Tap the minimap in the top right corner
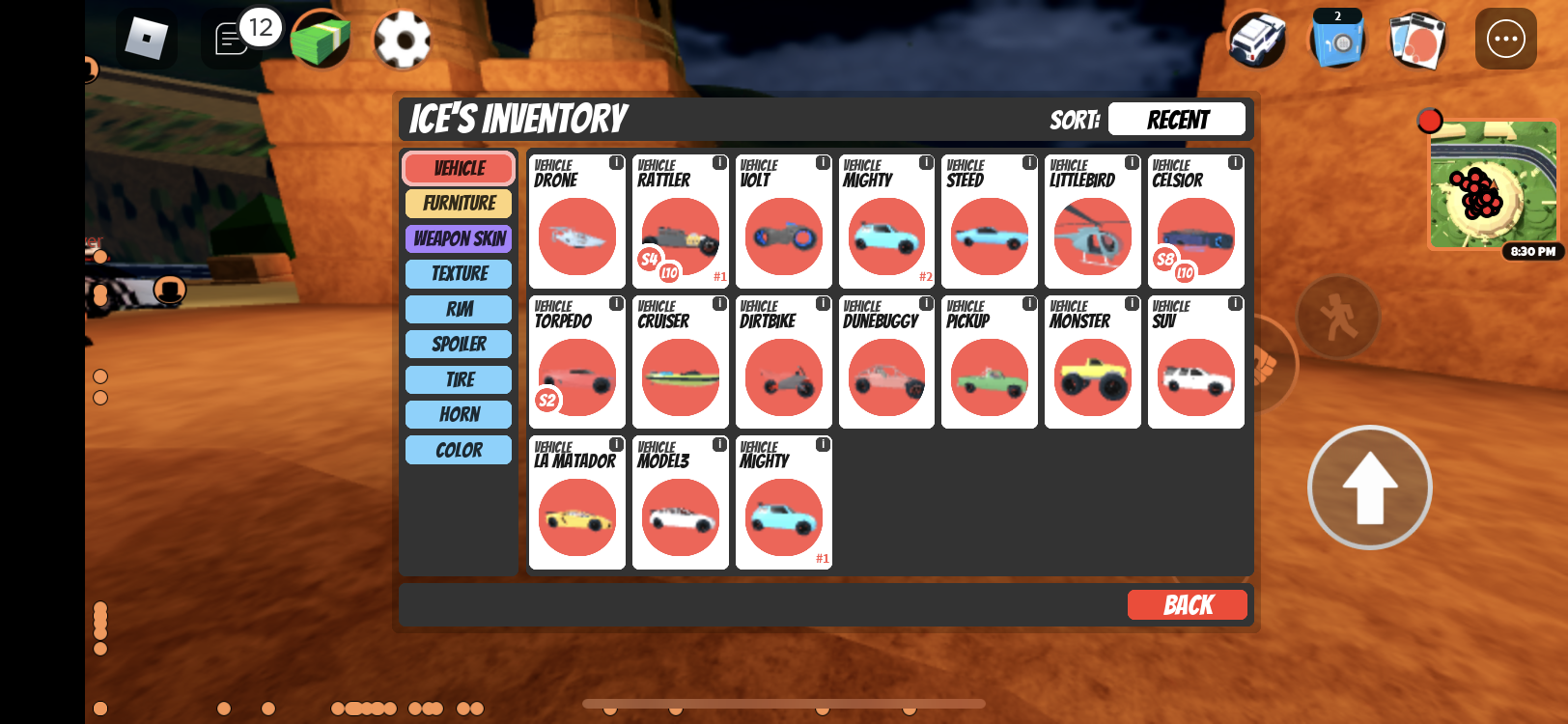Image resolution: width=1568 pixels, height=724 pixels. click(1492, 185)
